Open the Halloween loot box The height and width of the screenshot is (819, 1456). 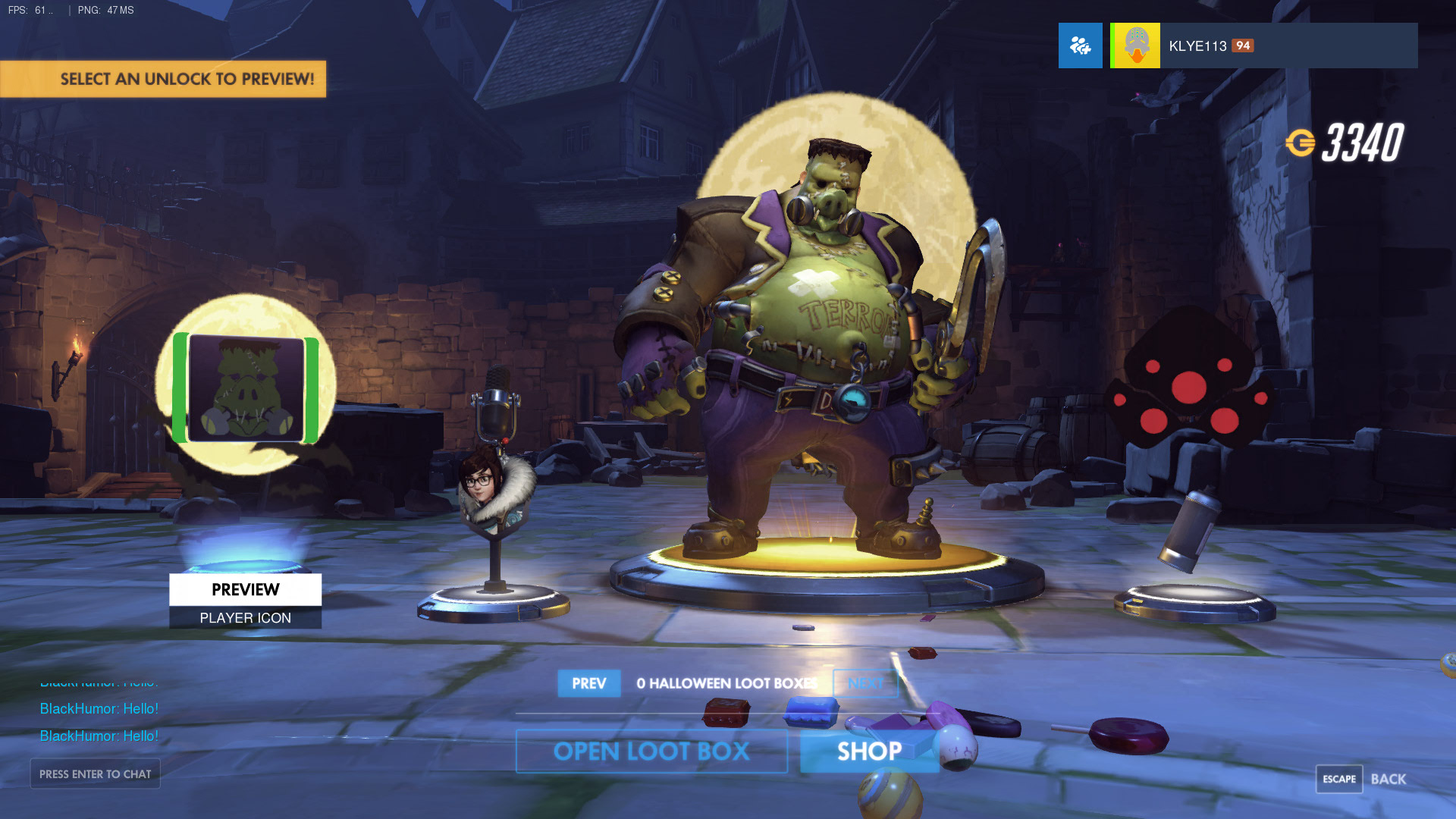coord(651,752)
